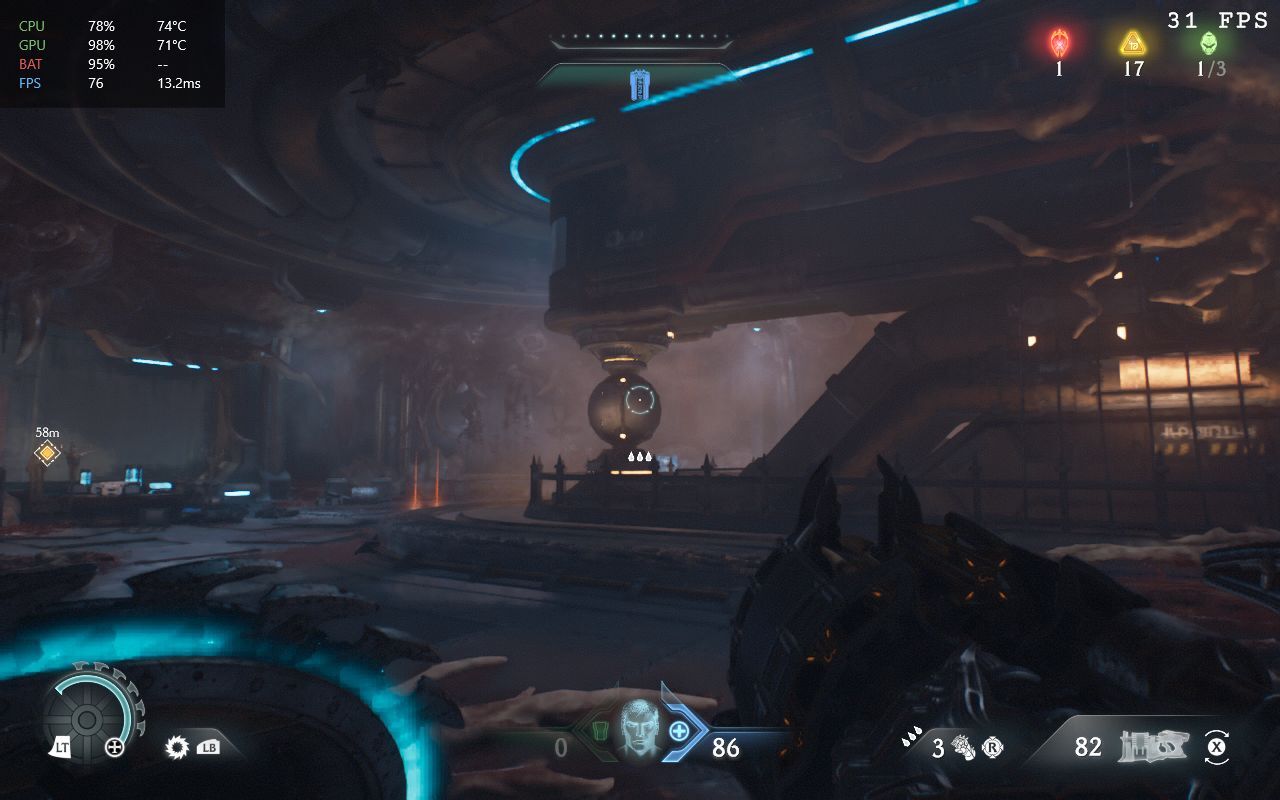This screenshot has width=1280, height=800.
Task: Click the red ruby resource icon
Action: (x=1059, y=43)
